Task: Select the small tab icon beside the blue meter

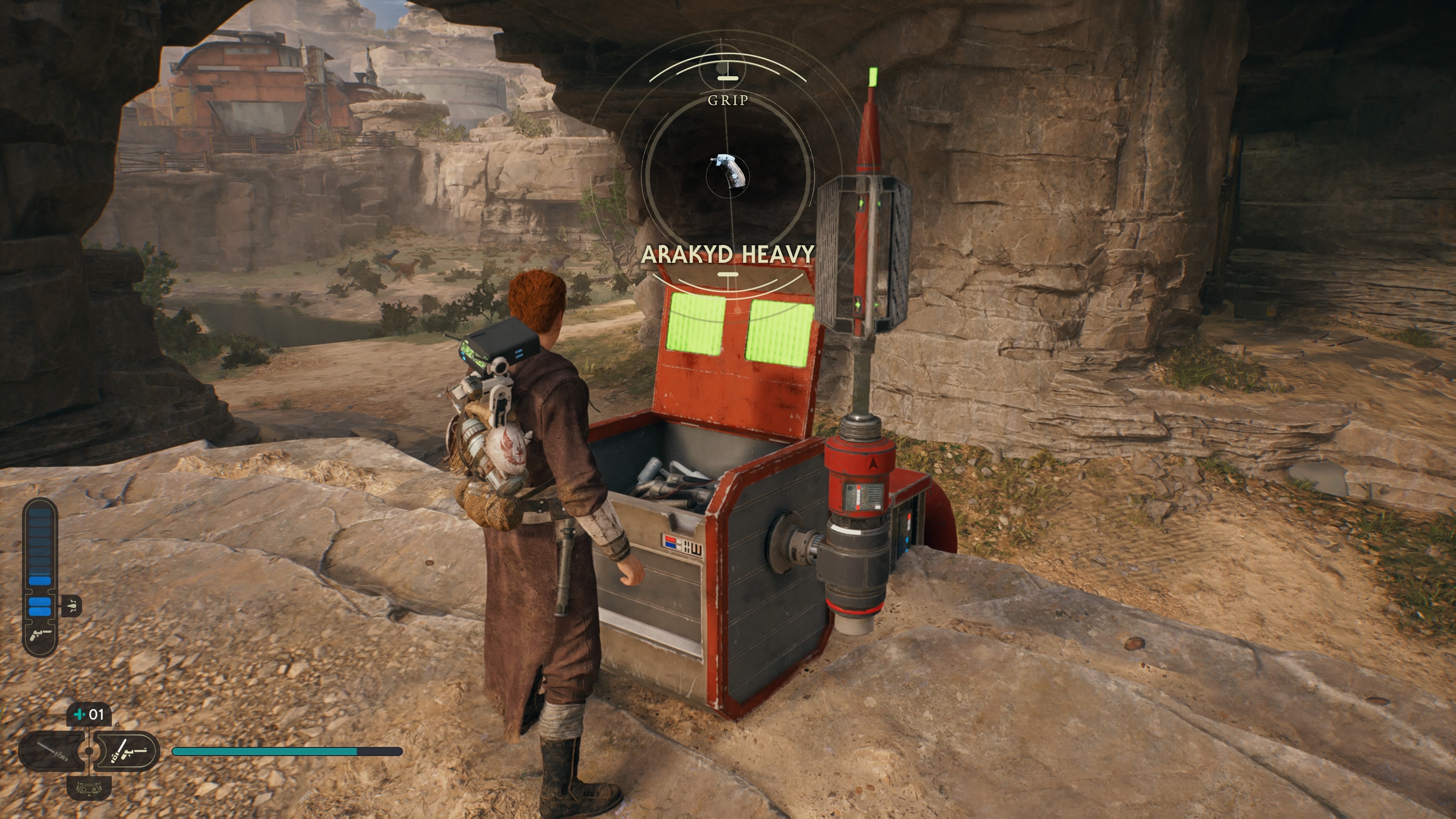Action: point(72,606)
